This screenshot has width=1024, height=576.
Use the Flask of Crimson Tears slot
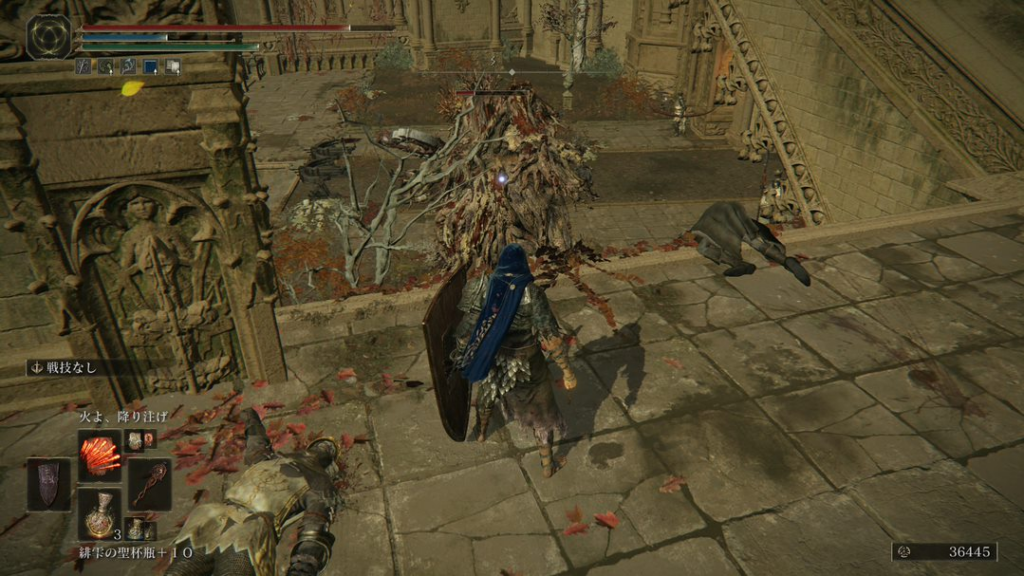(x=100, y=515)
